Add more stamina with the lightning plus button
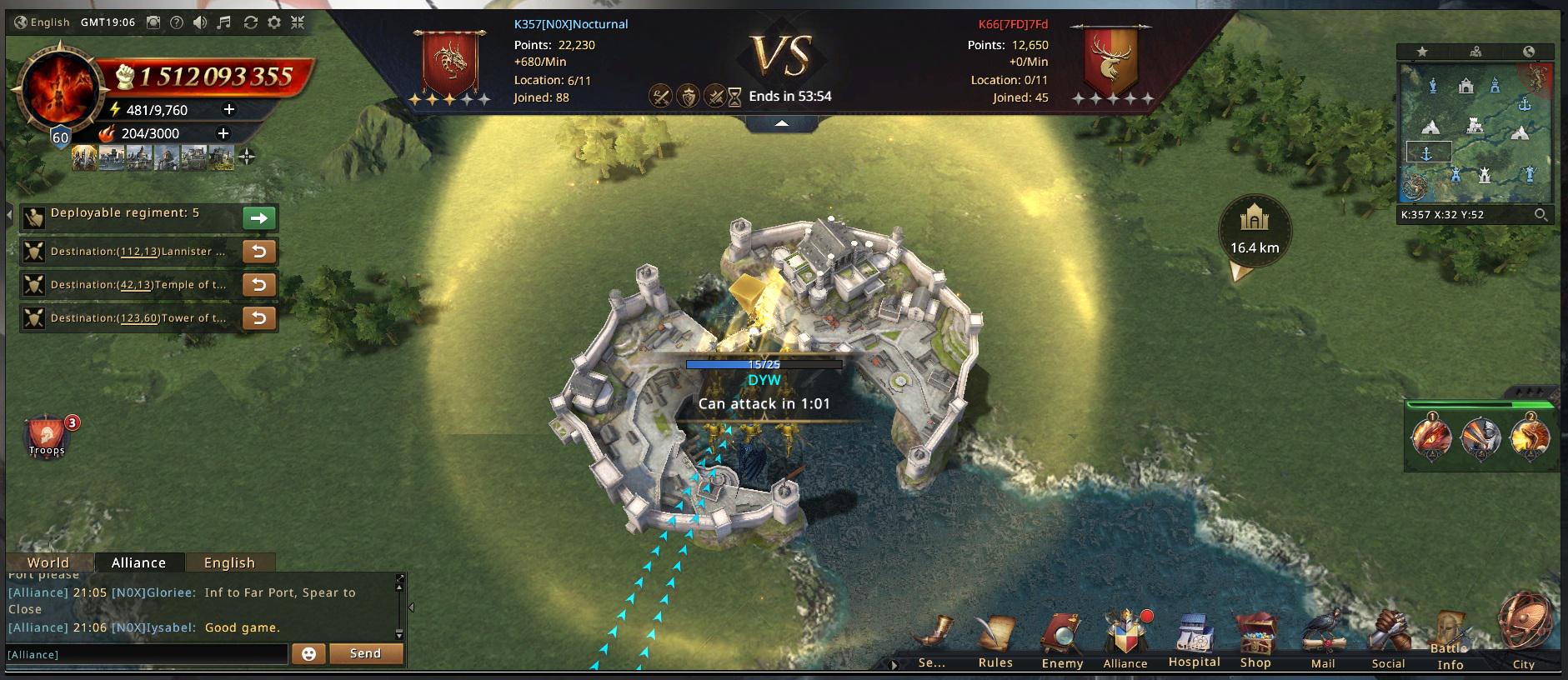This screenshot has width=1568, height=680. (229, 109)
